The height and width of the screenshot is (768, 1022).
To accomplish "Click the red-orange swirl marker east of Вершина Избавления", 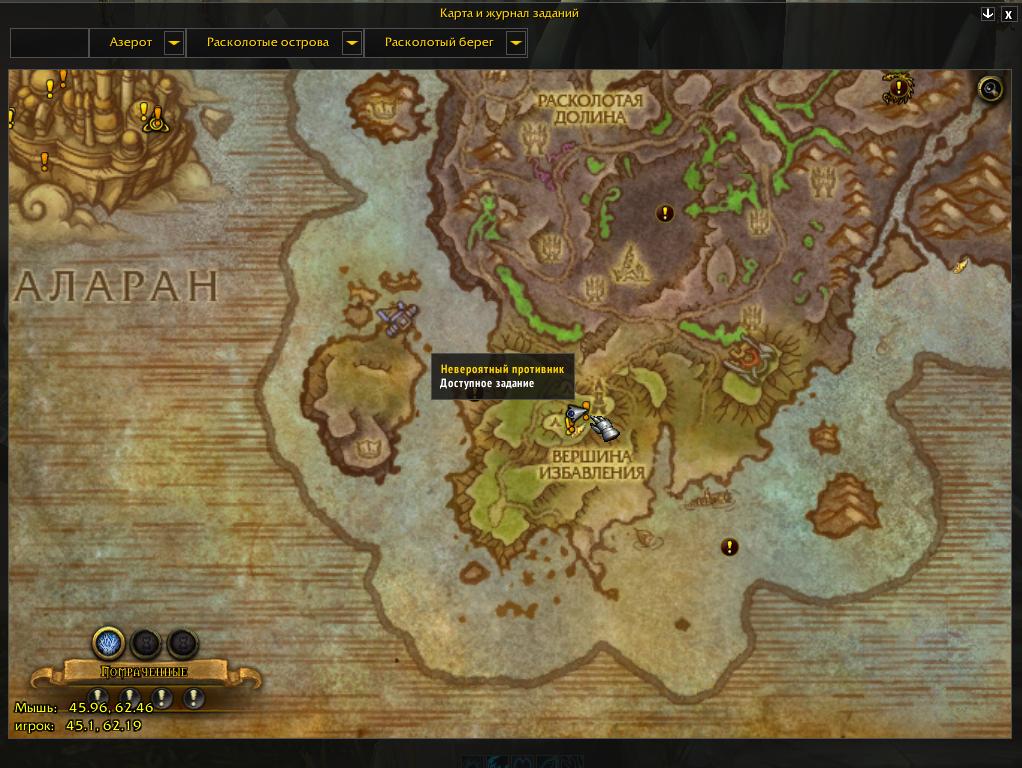I will pyautogui.click(x=746, y=354).
